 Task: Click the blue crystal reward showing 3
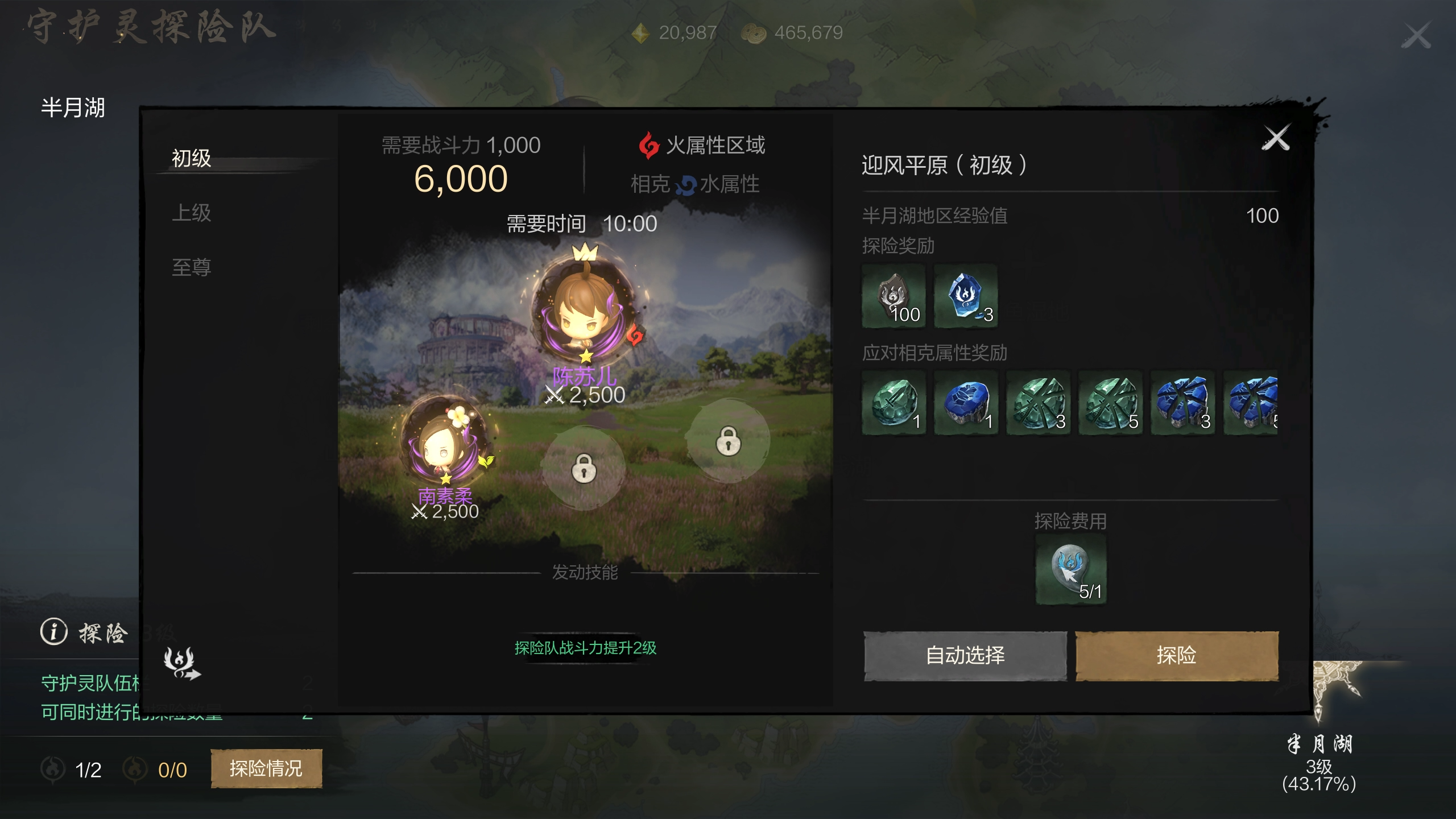point(967,296)
